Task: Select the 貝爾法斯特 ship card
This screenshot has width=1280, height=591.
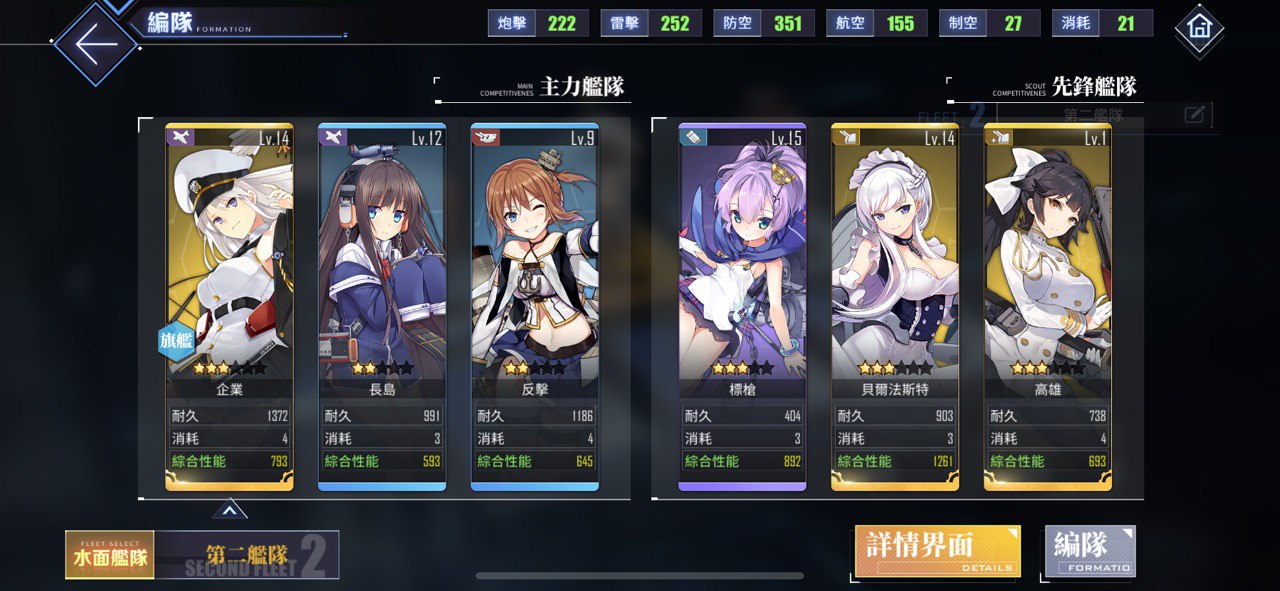Action: click(895, 300)
